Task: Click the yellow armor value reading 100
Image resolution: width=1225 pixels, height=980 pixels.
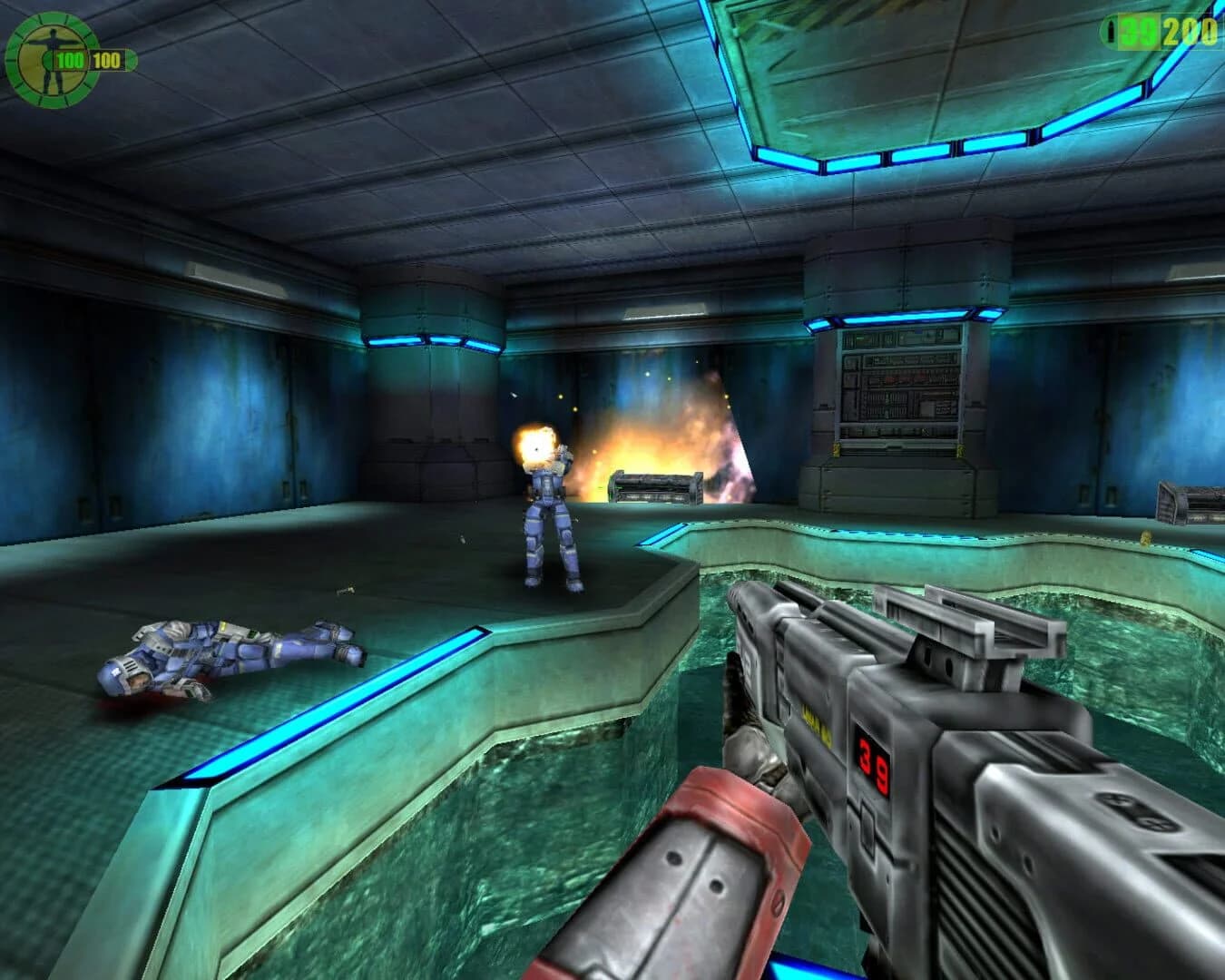Action: click(x=105, y=60)
